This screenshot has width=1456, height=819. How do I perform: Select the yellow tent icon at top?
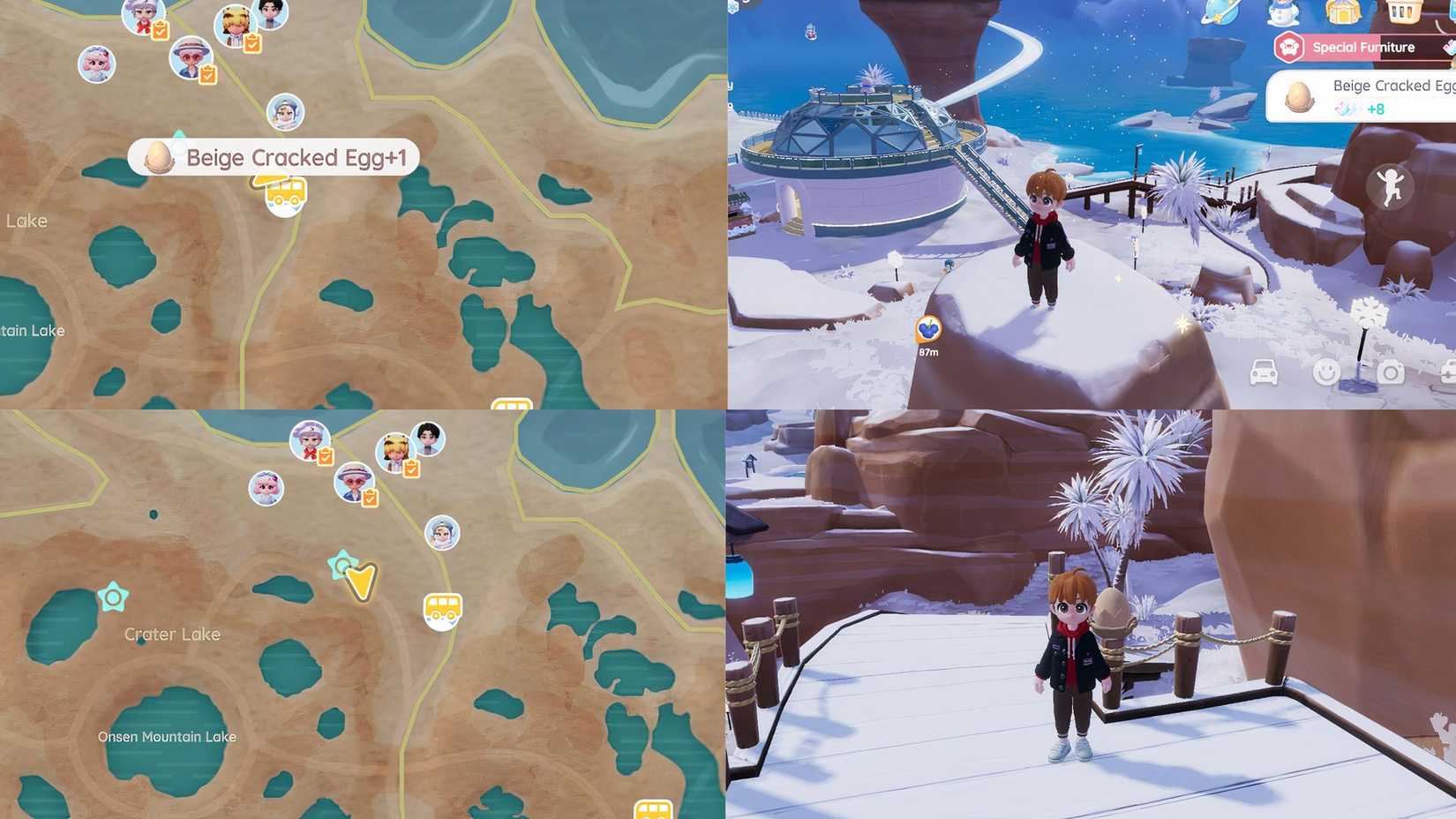[x=1345, y=11]
